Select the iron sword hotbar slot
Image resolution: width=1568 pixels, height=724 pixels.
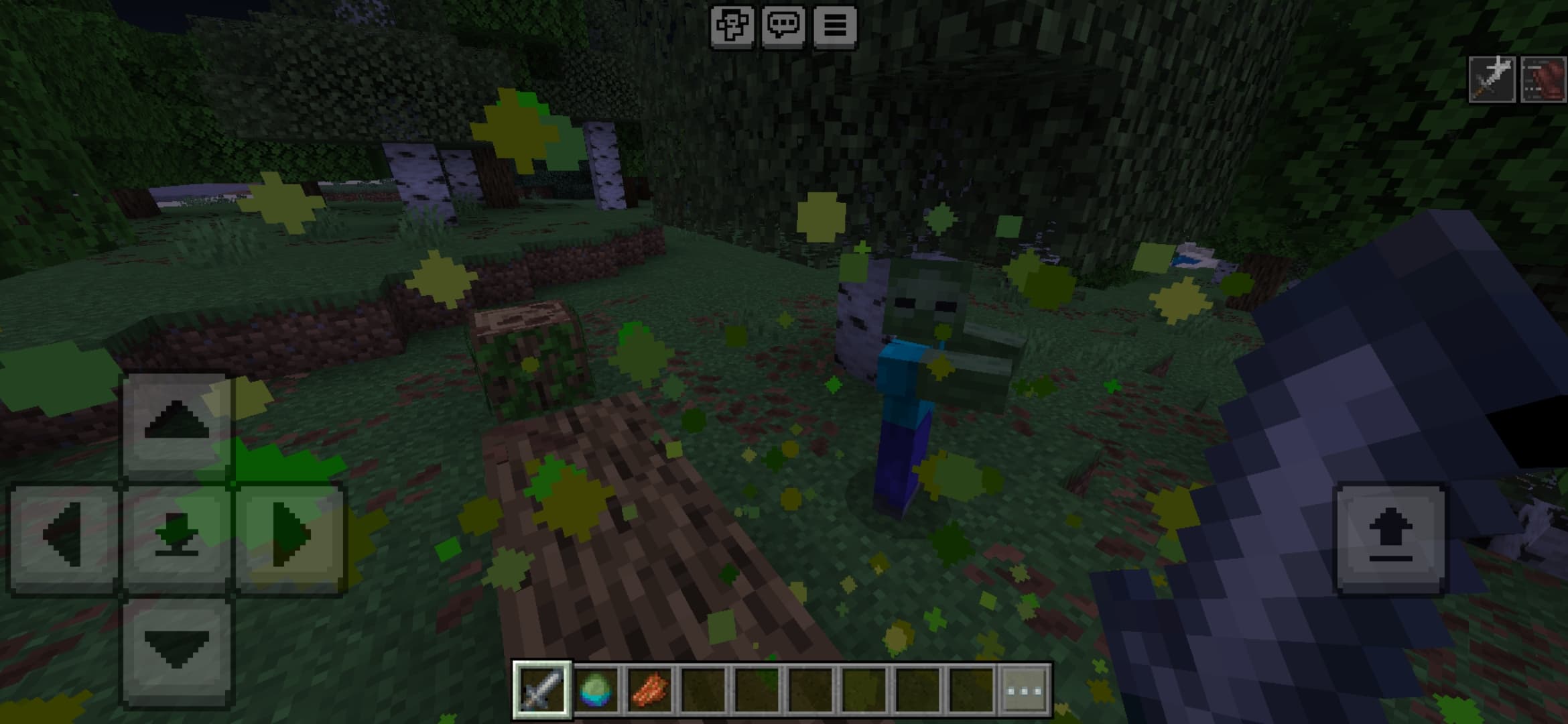[x=542, y=690]
